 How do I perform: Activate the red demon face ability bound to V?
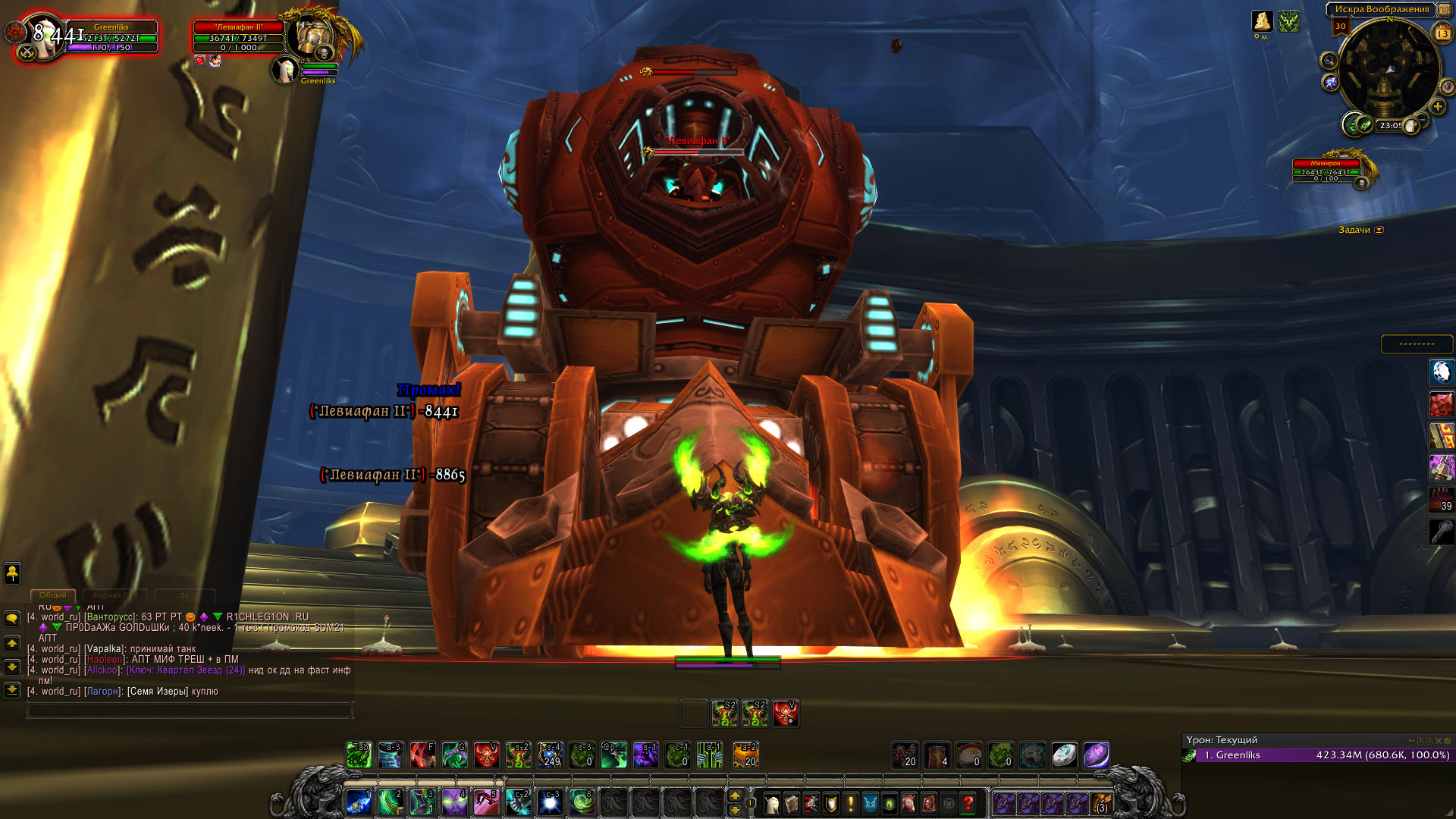pyautogui.click(x=486, y=755)
